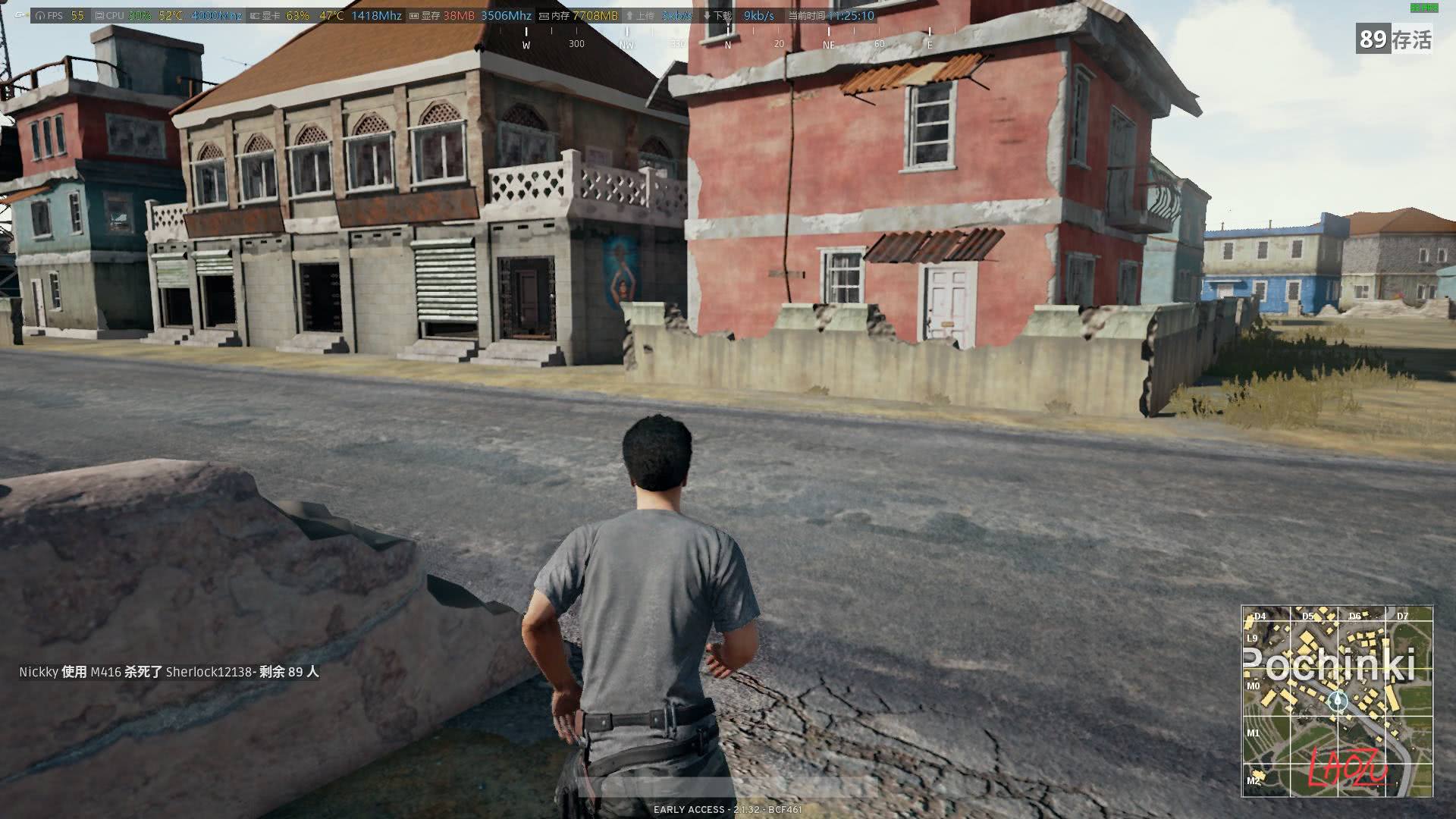Click the W marker on the compass

click(526, 45)
